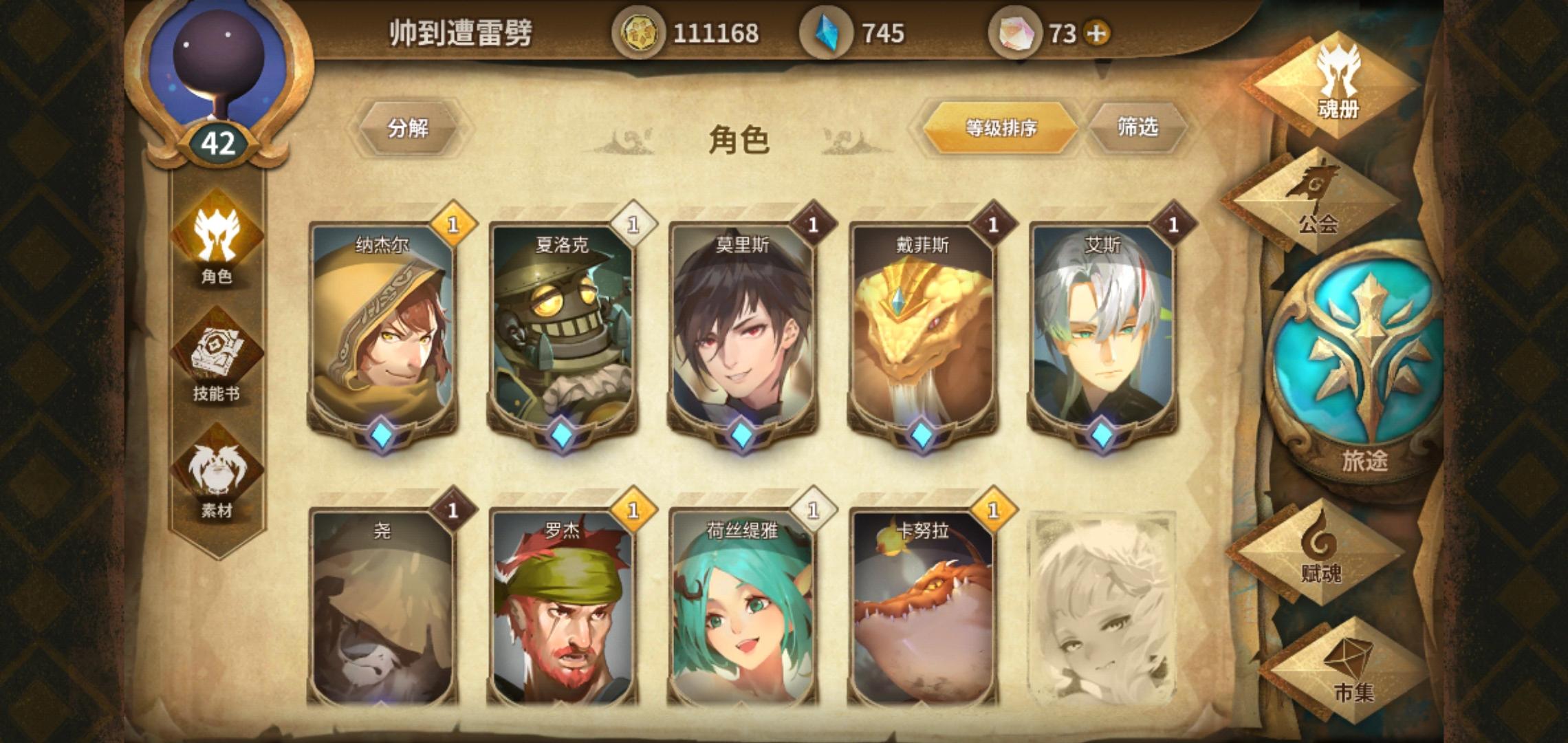This screenshot has width=1568, height=743.
Task: Enter 分解 dismantle mode
Action: pyautogui.click(x=409, y=127)
